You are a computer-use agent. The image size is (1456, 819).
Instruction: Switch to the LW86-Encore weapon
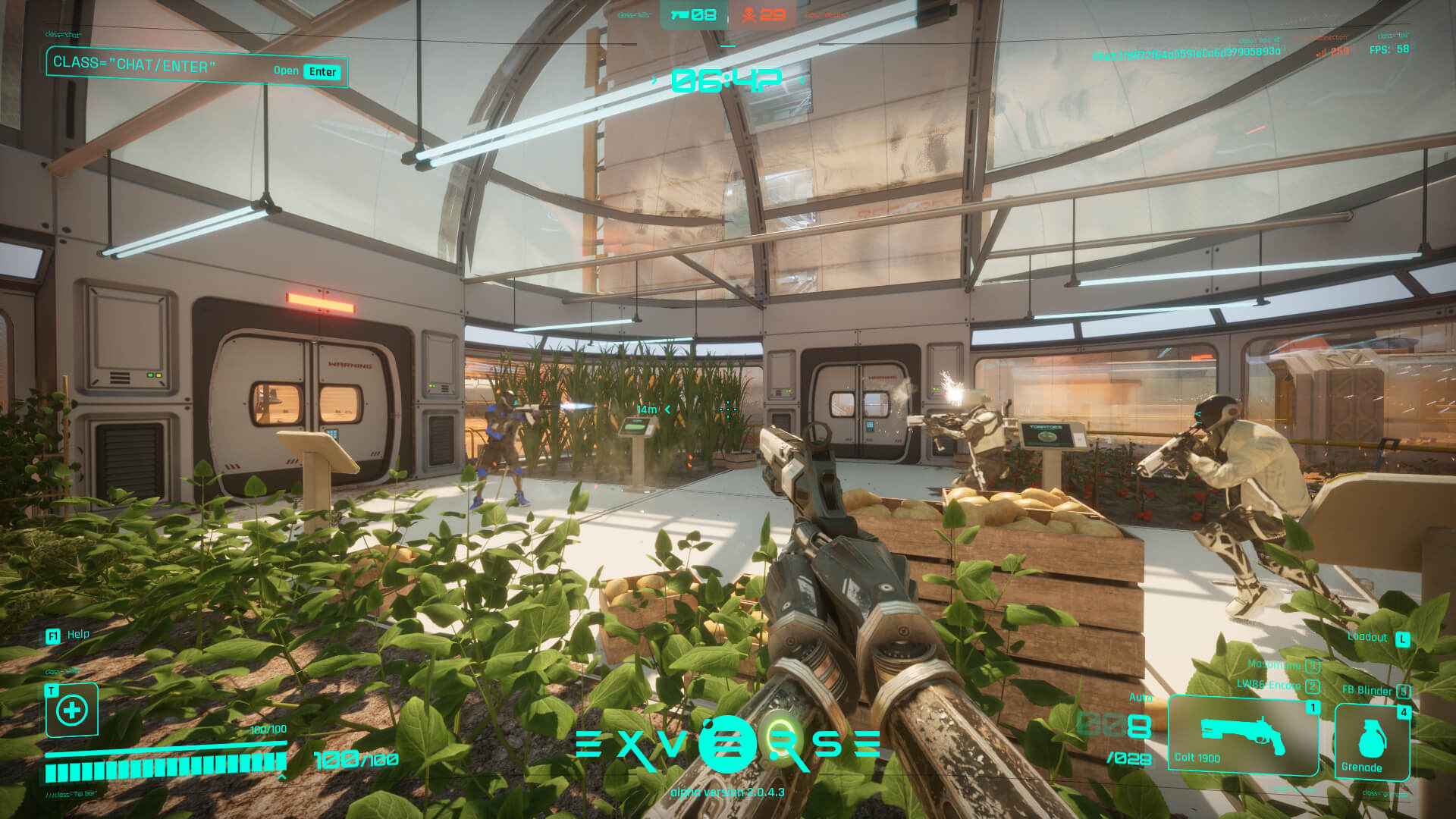point(1278,685)
